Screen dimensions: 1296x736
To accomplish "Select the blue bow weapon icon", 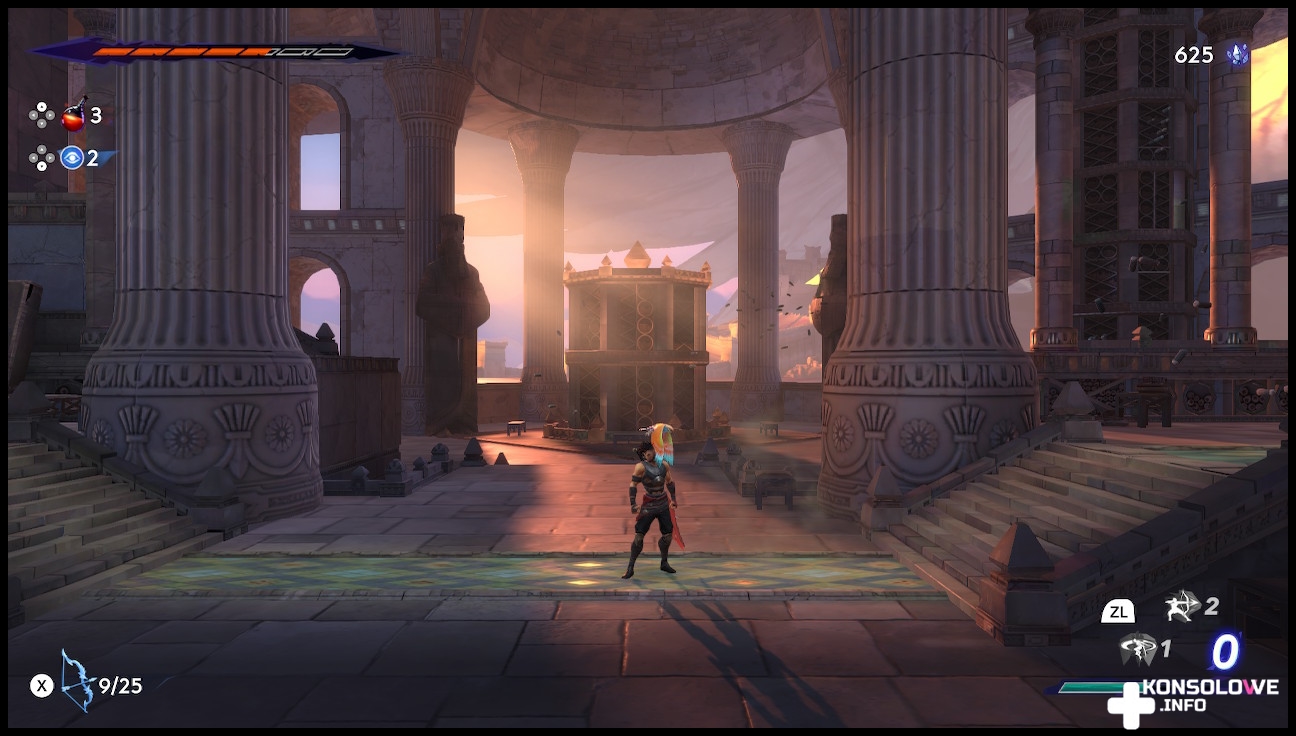I will click(x=77, y=681).
